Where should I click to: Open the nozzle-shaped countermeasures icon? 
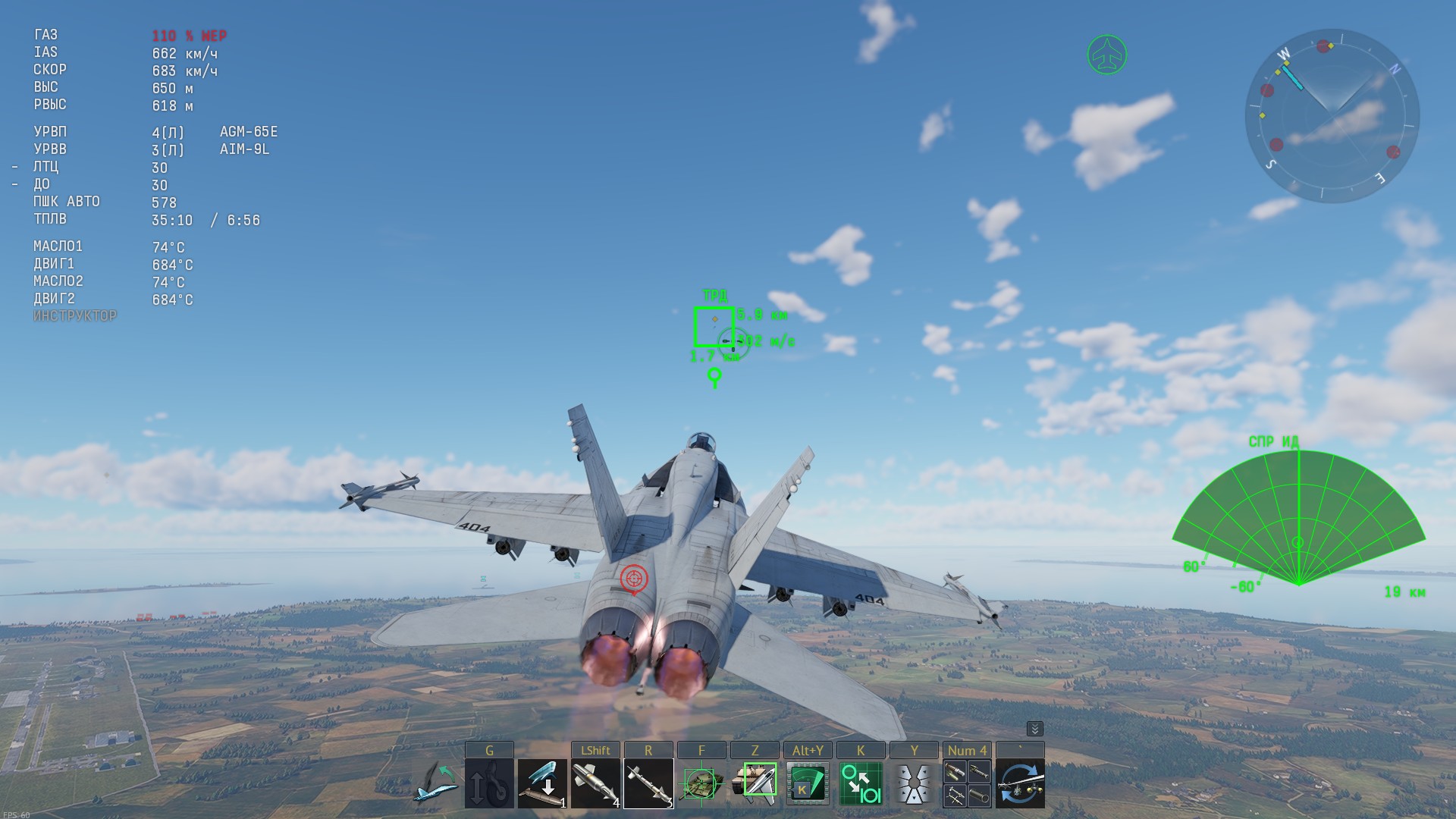pyautogui.click(x=914, y=784)
